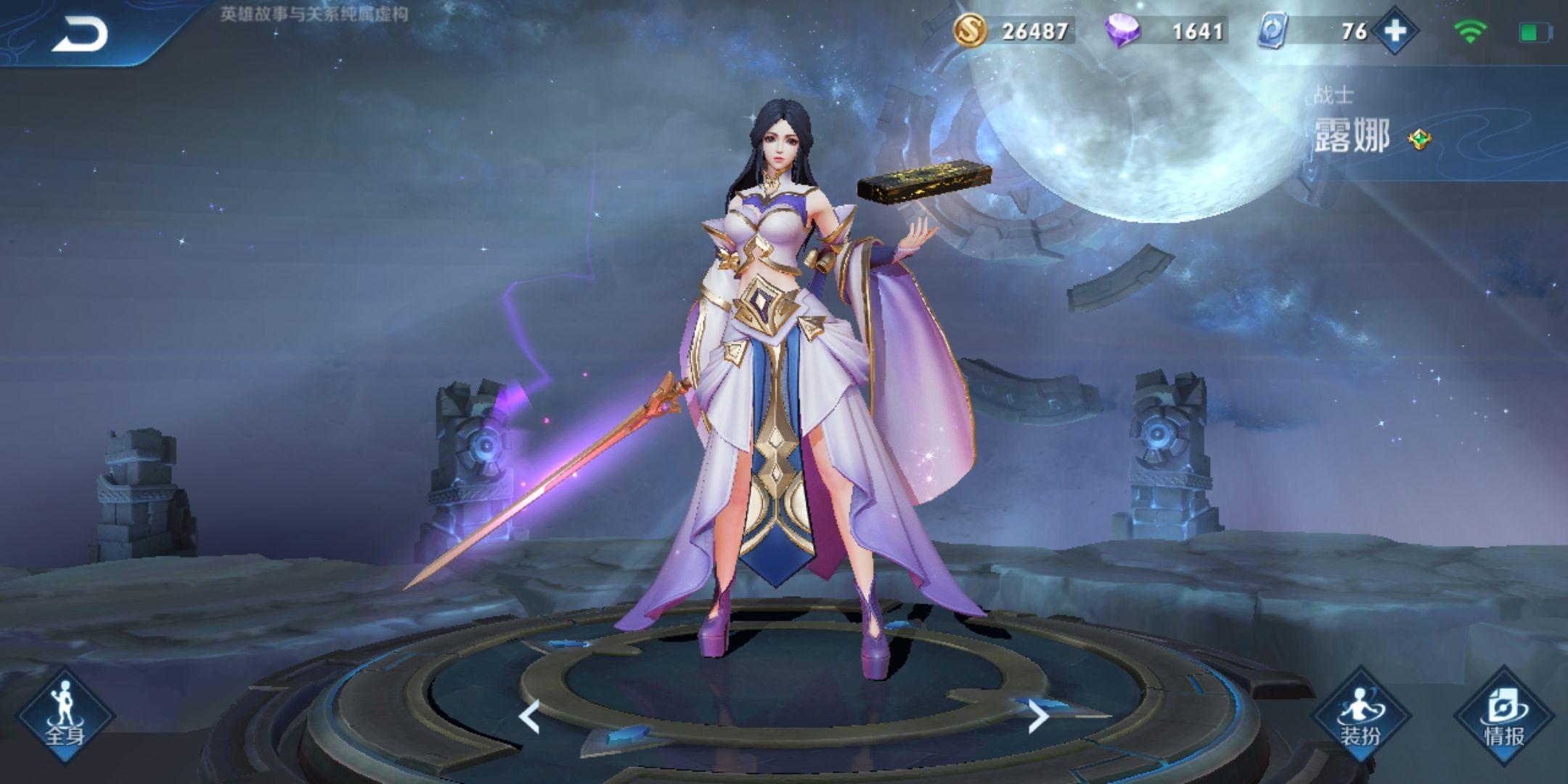
Task: Open the 装扮 skins menu
Action: tap(1360, 716)
